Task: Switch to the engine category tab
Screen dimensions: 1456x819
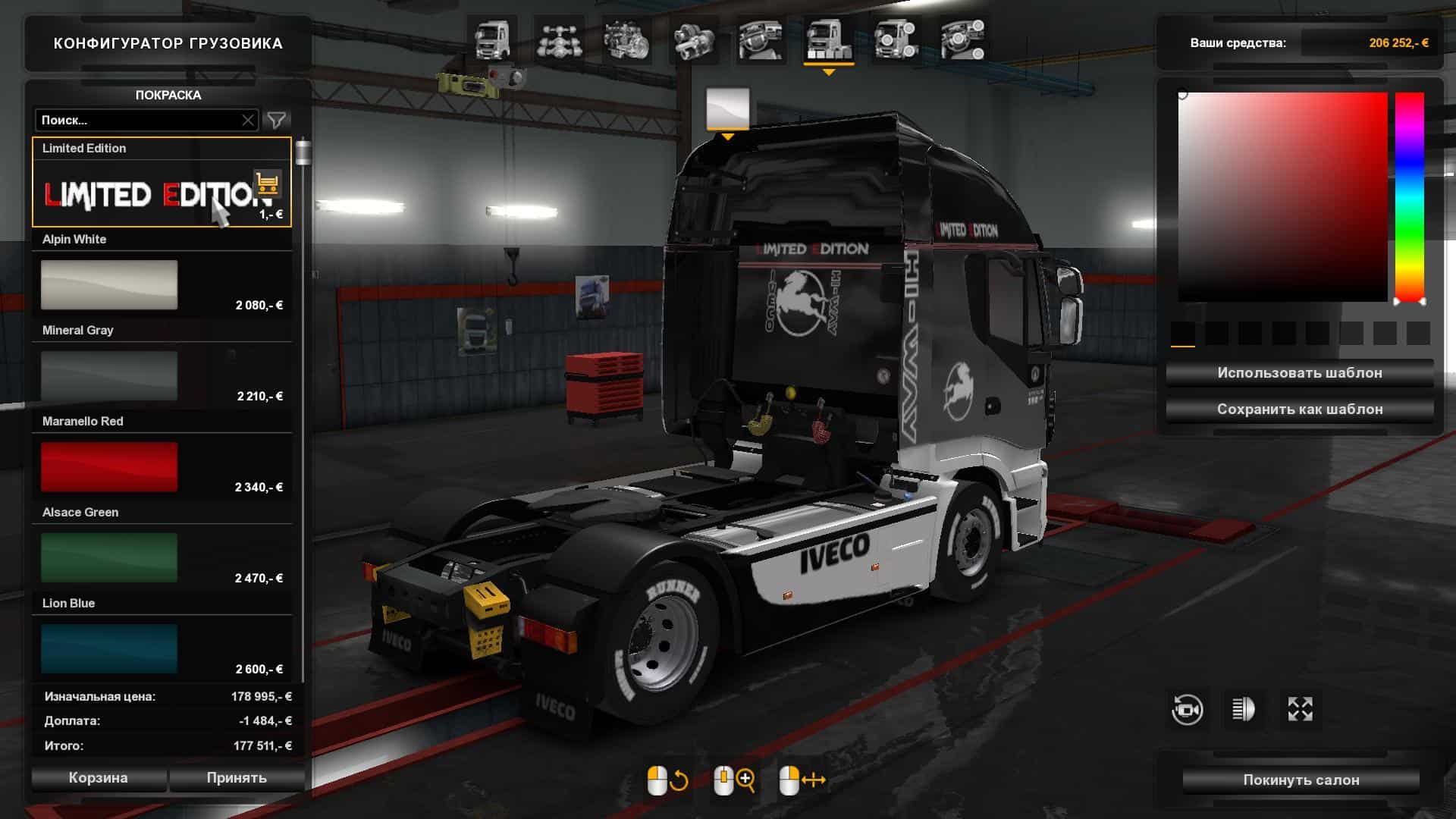Action: coord(626,40)
